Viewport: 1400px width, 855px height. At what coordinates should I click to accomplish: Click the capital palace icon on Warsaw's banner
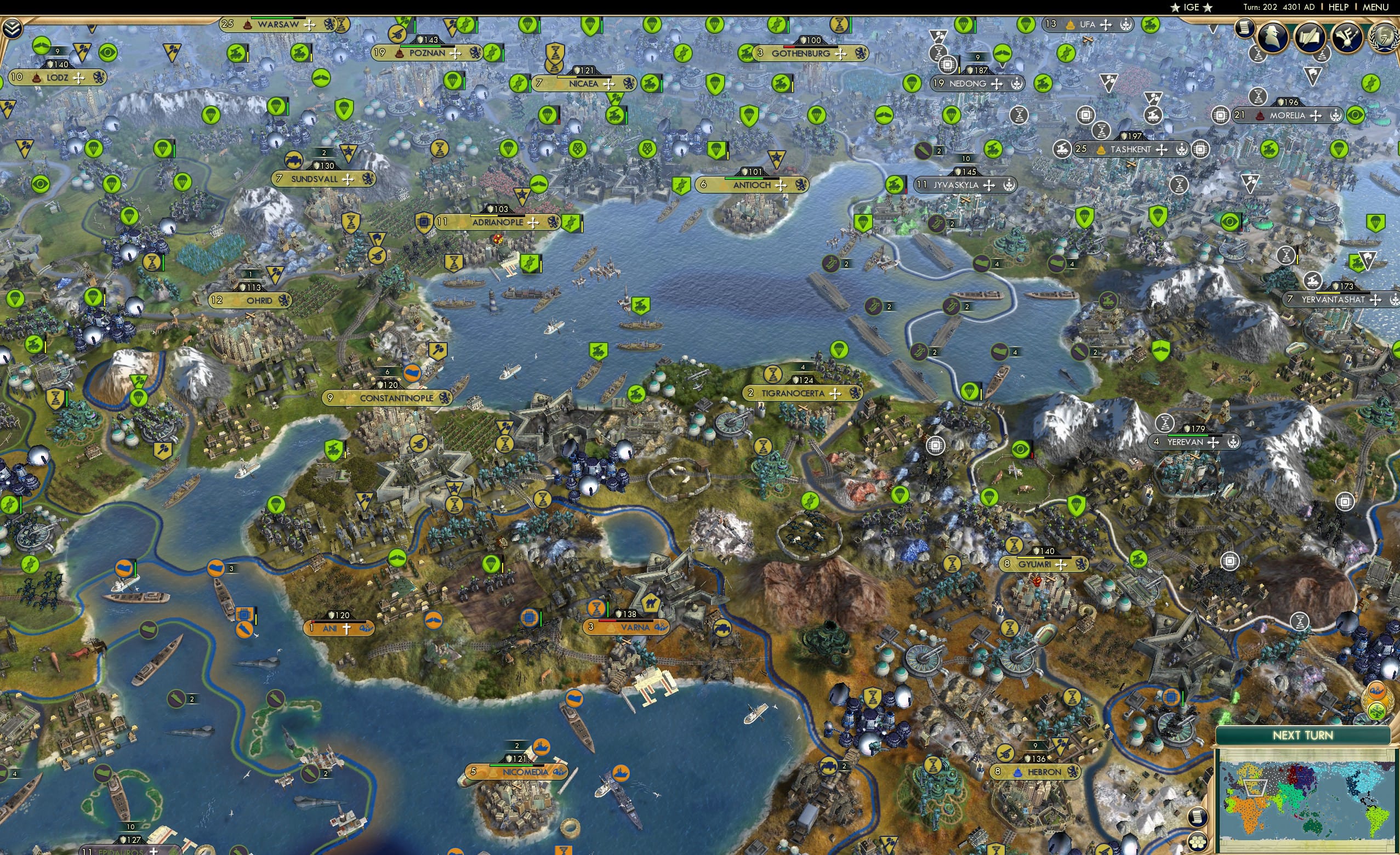coord(248,25)
